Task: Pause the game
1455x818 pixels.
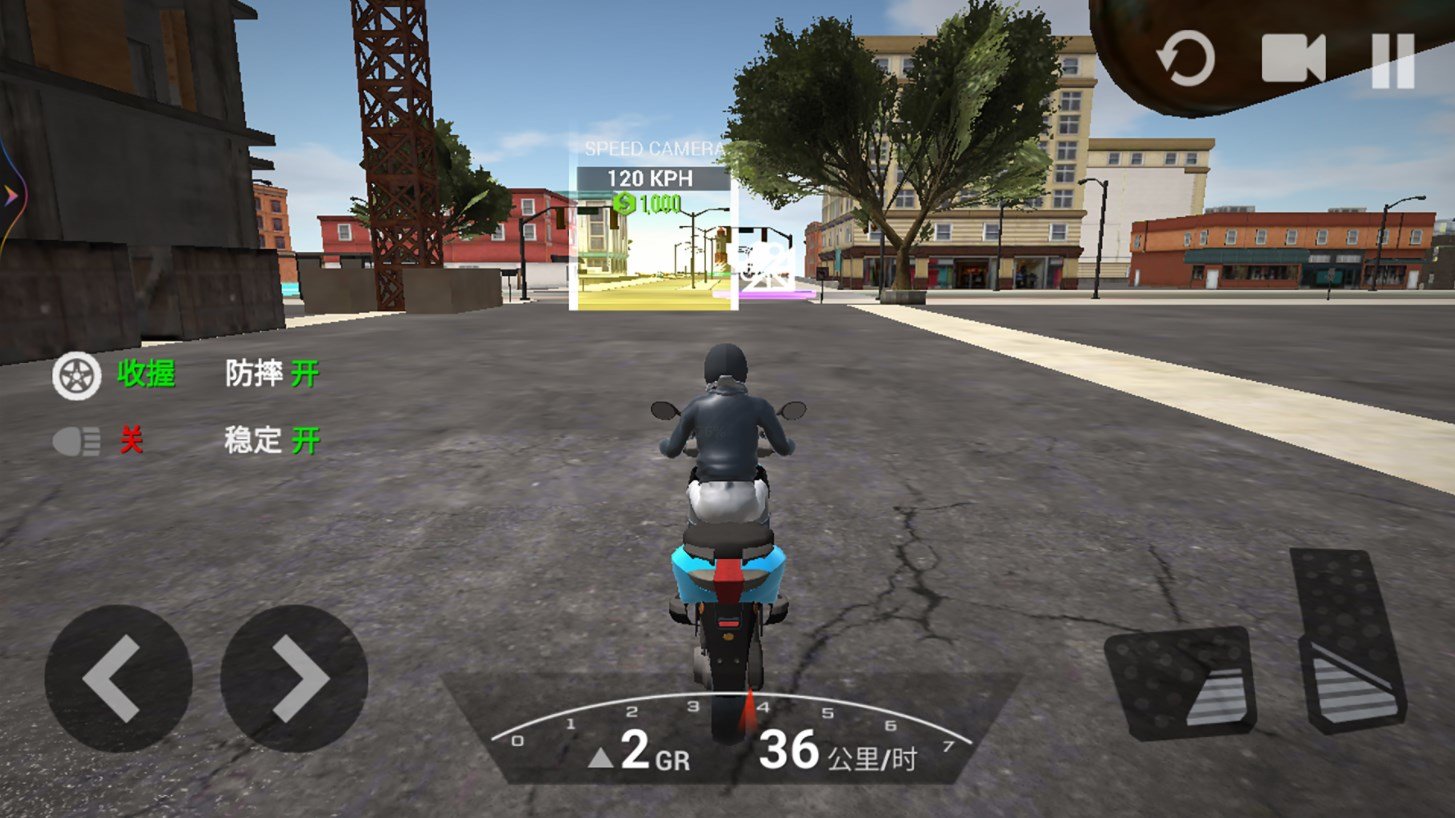Action: pyautogui.click(x=1393, y=60)
